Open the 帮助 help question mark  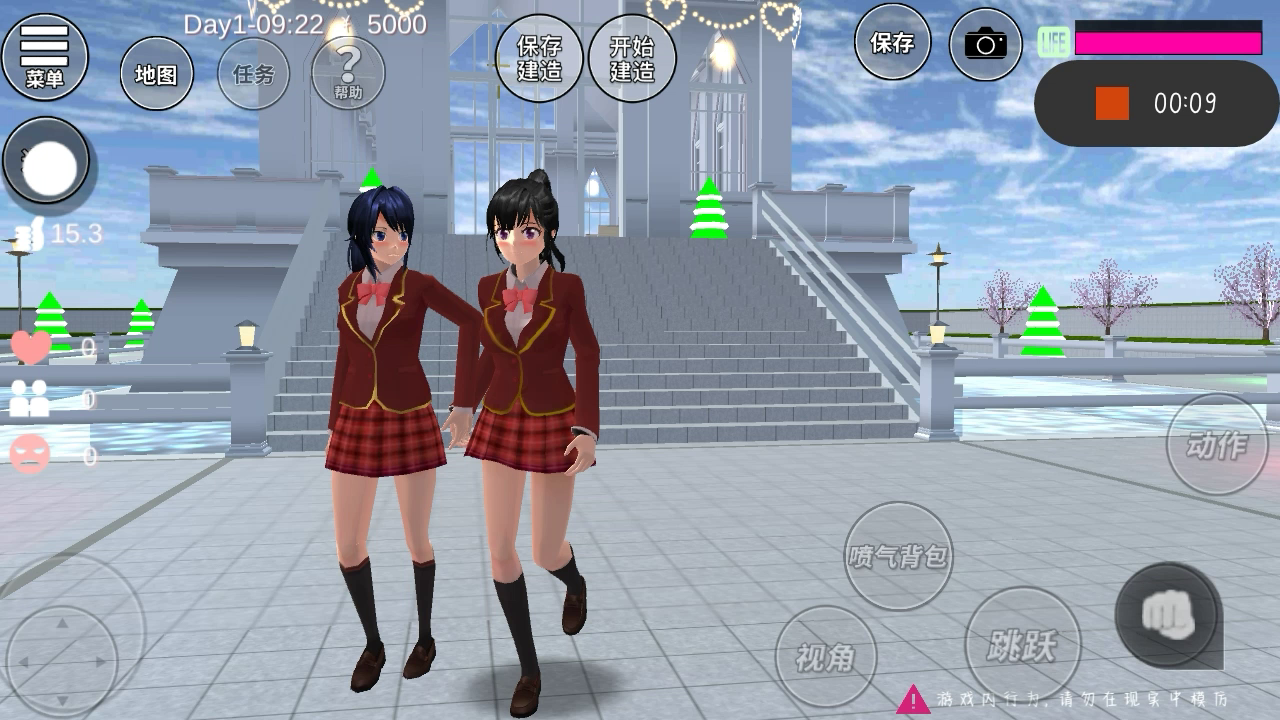(348, 73)
